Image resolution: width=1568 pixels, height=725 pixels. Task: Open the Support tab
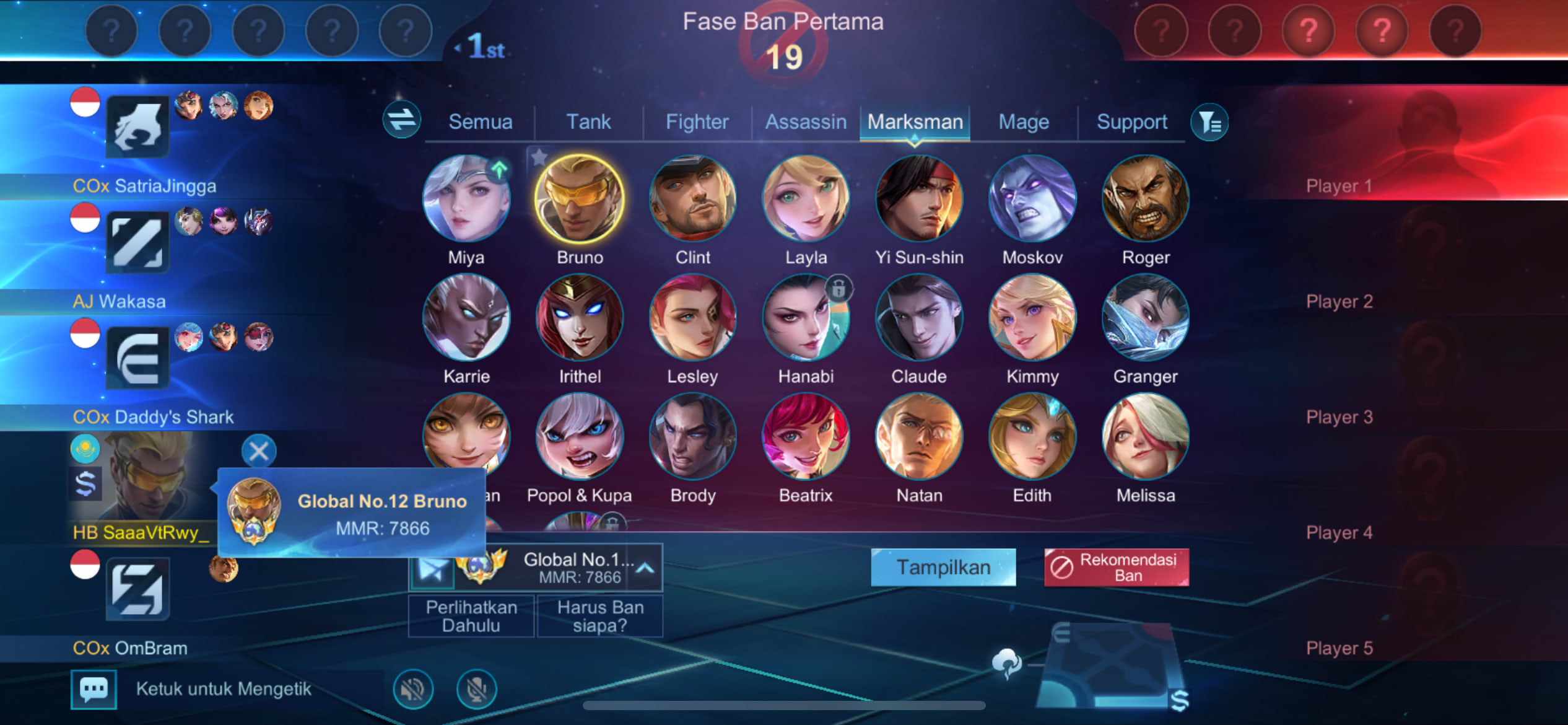[x=1131, y=122]
